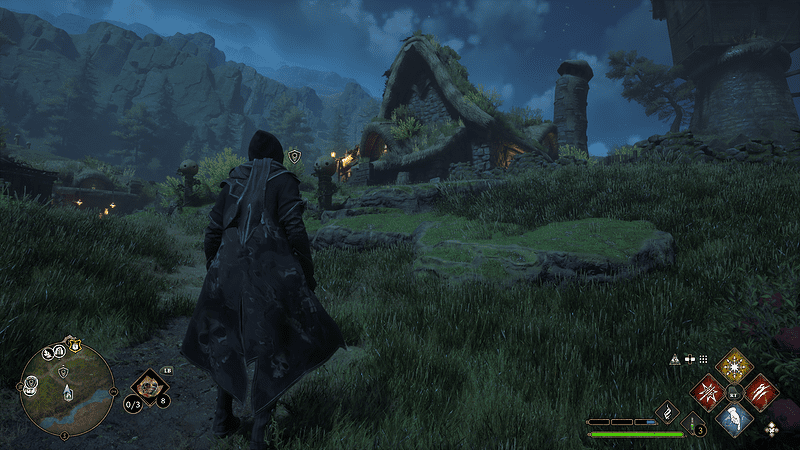Click the spell set directional pad indicator
Screen dimensions: 800x450
coord(771,429)
